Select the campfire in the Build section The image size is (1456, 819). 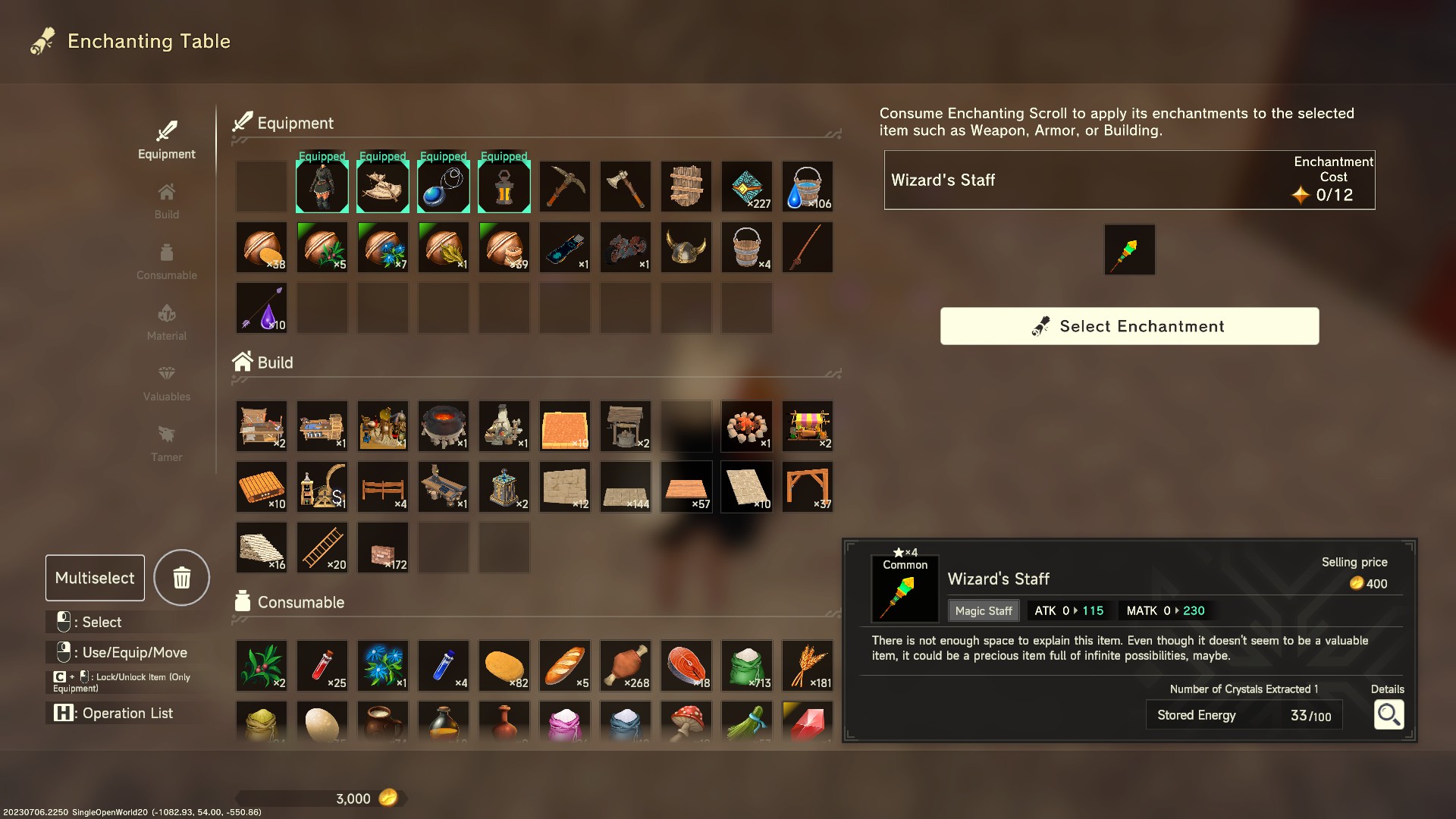[x=747, y=425]
